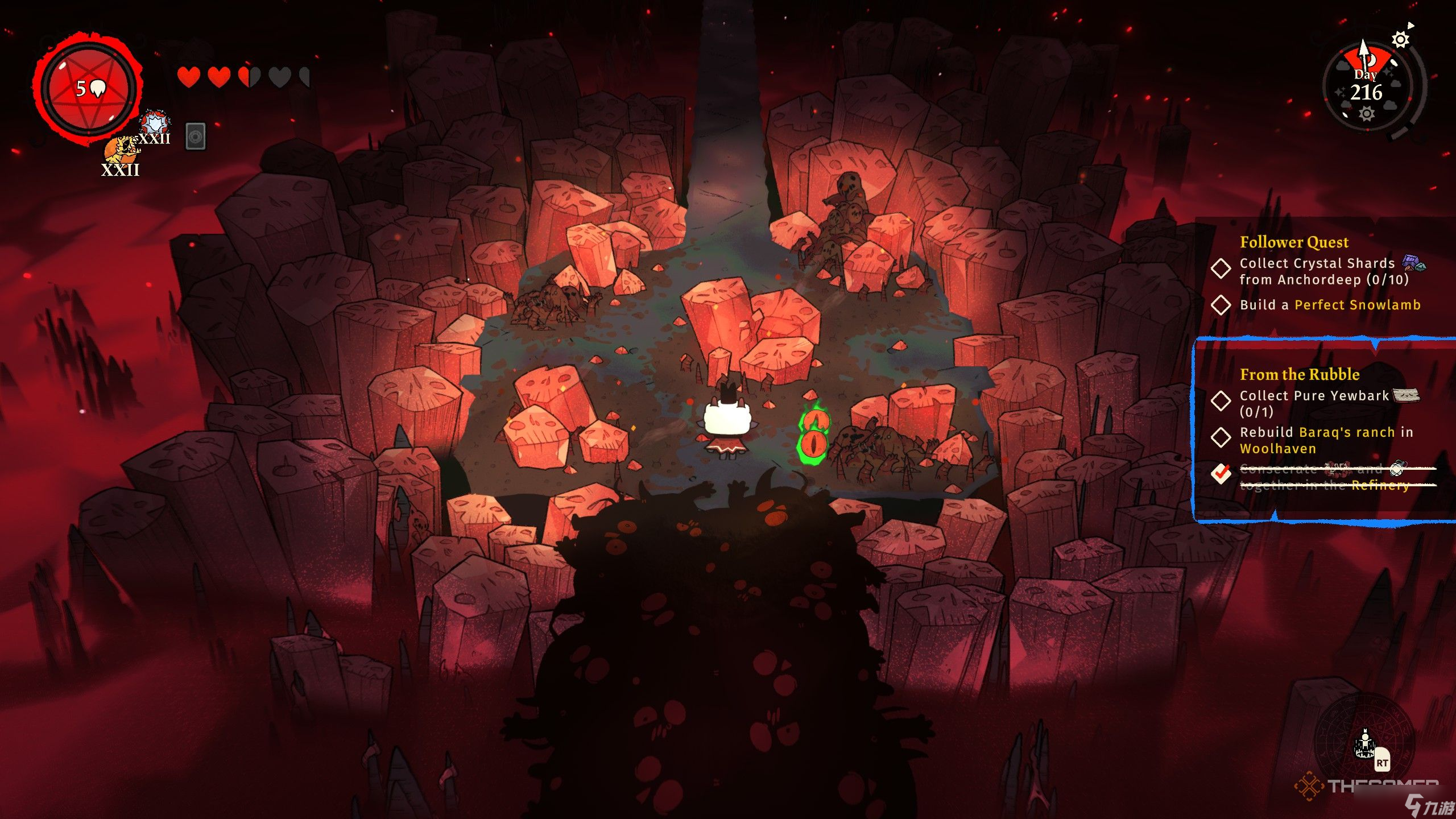Open the Follower Quest heading
Screen dimensions: 1456x819
1294,242
